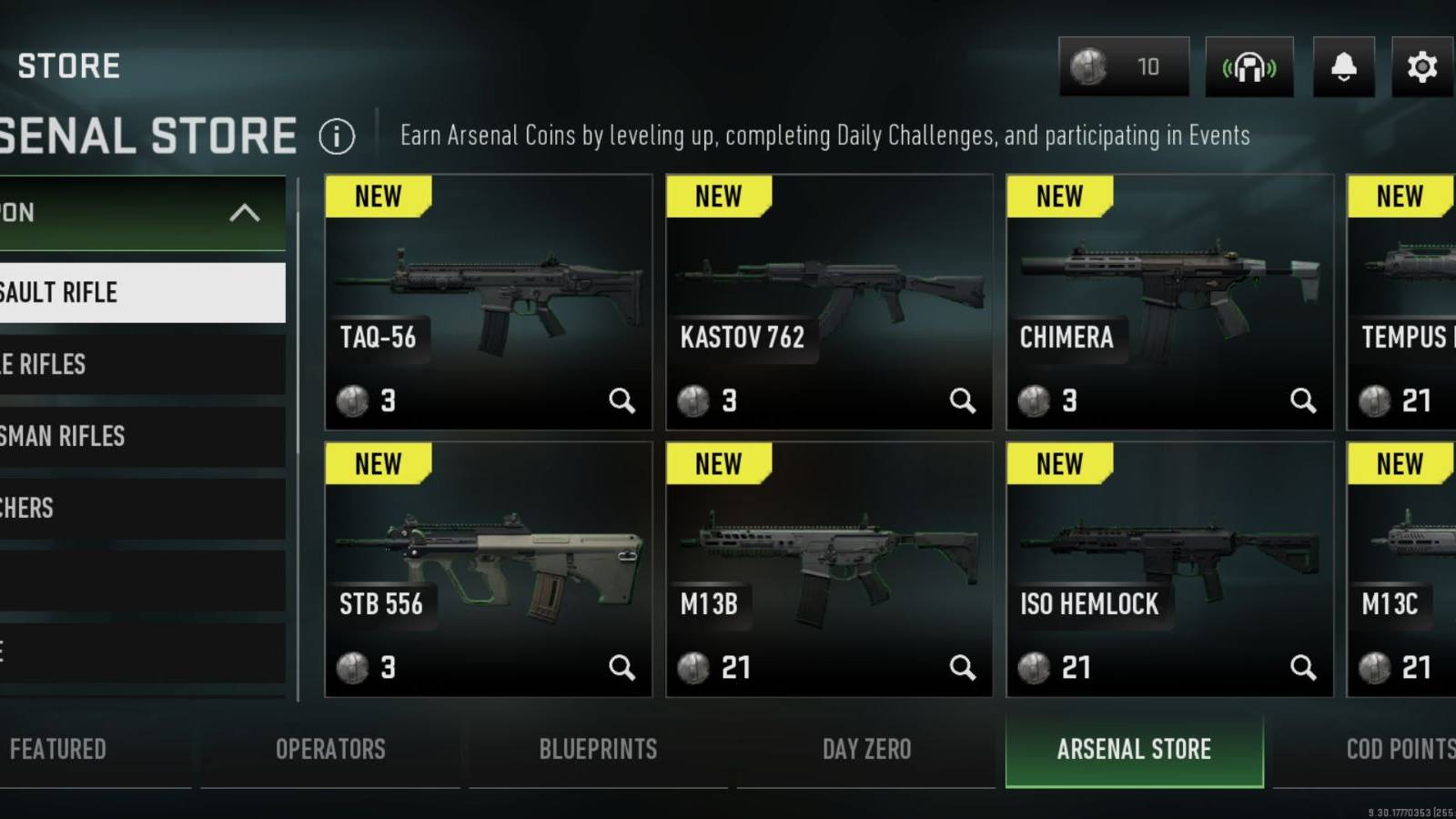Open the settings gear icon
Screen dimensions: 1456x819
coord(1420,66)
